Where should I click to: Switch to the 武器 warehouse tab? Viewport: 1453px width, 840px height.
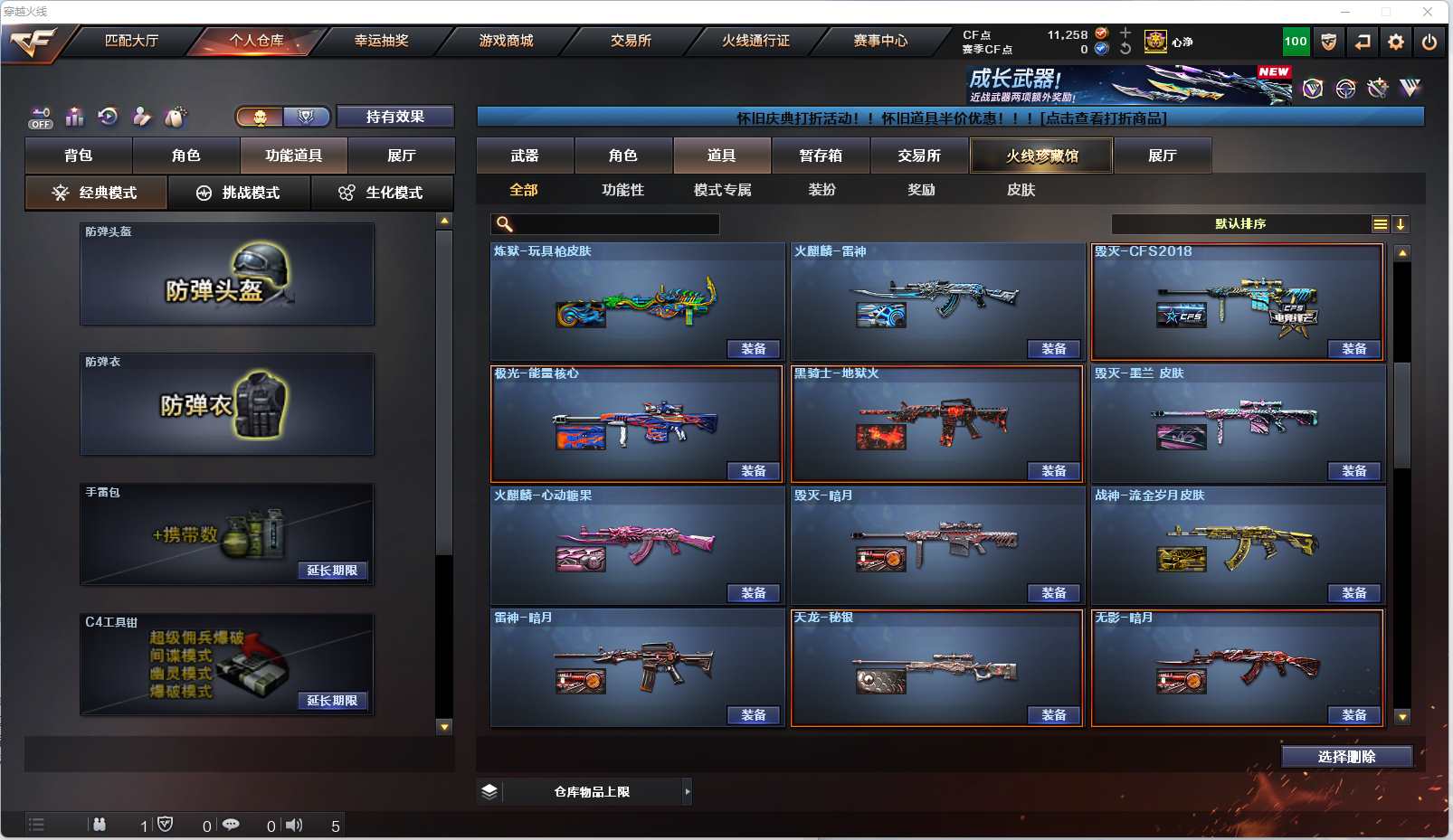pos(525,156)
